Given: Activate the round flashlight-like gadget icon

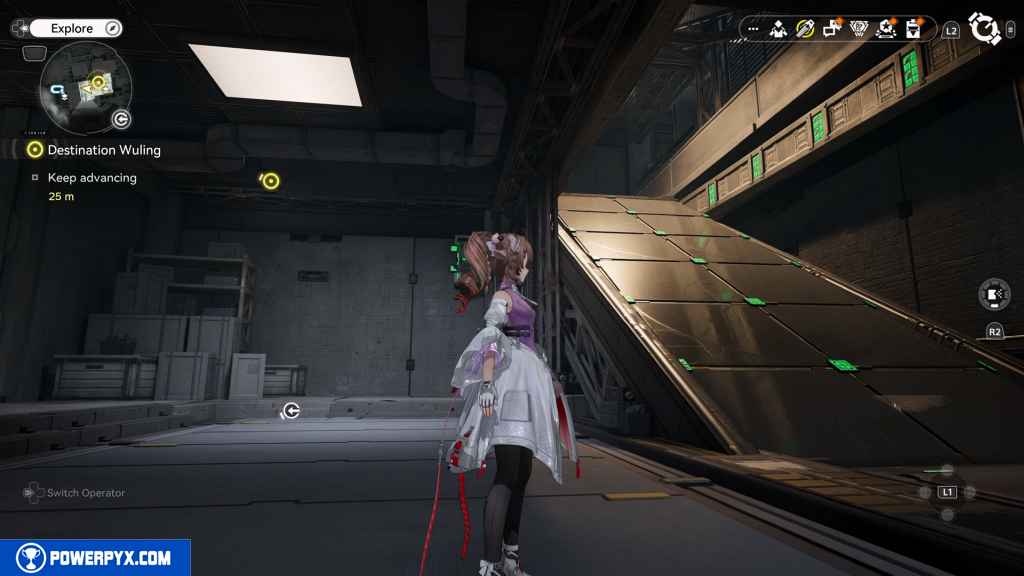Looking at the screenshot, I should 993,295.
